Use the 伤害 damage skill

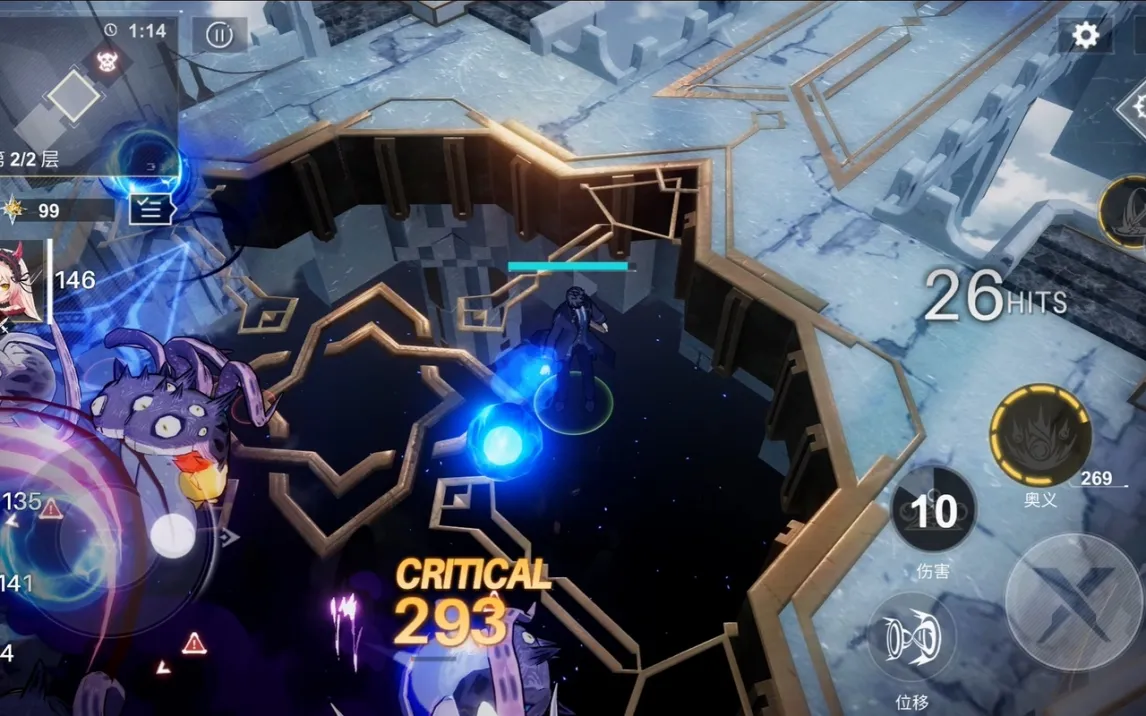933,510
